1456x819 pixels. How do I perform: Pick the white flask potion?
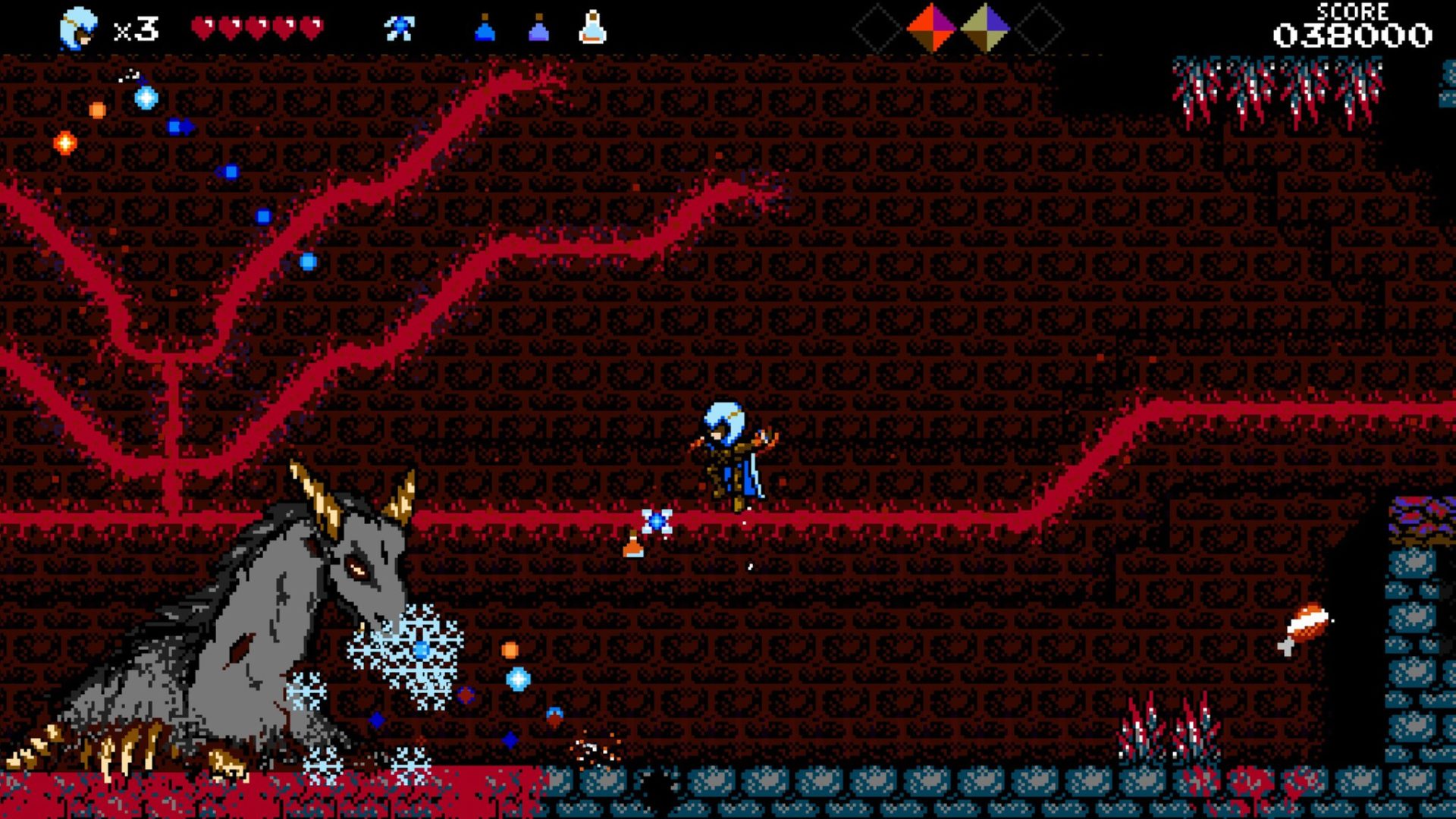[x=592, y=28]
